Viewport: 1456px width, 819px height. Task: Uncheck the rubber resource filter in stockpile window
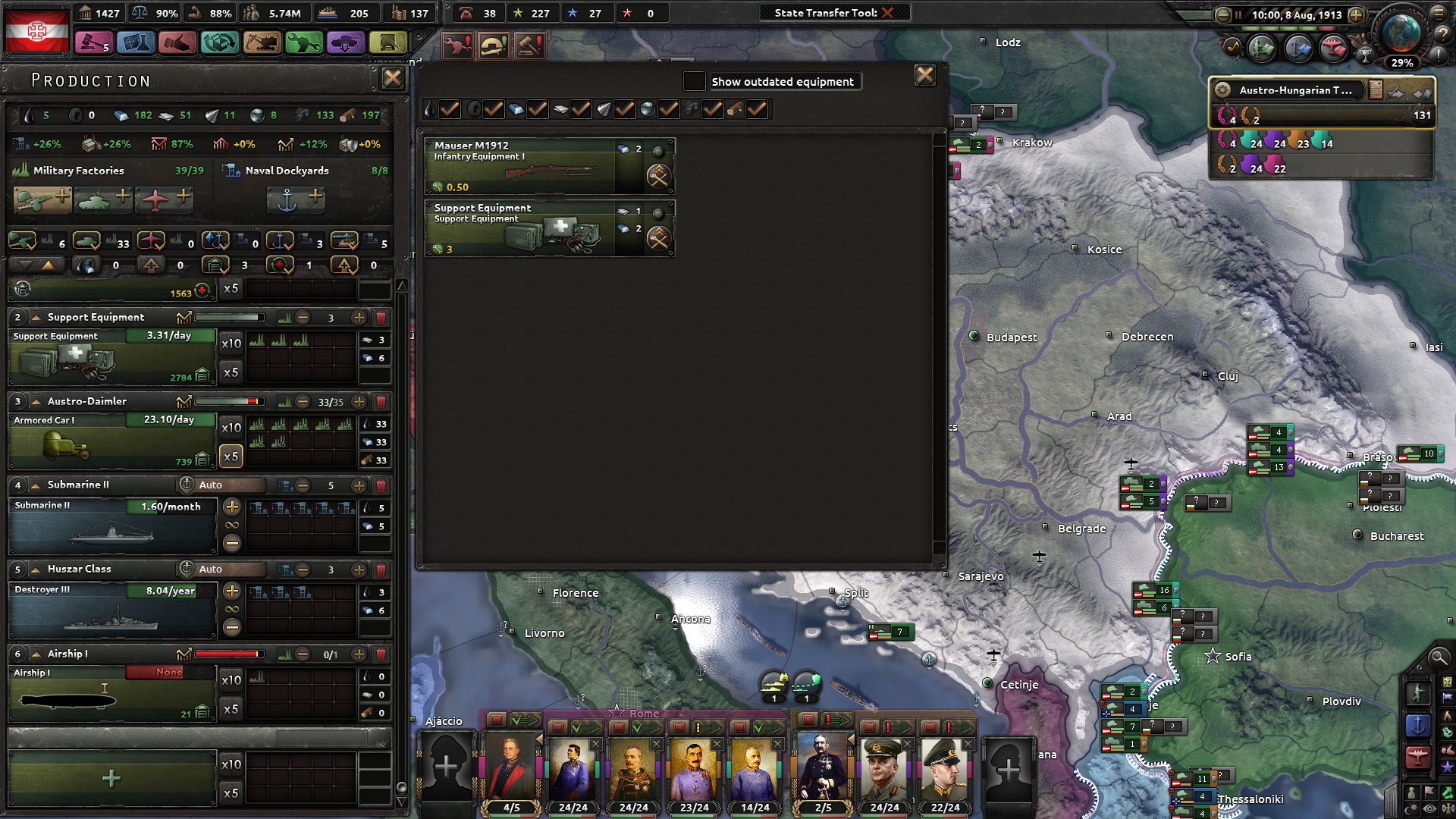tap(493, 109)
